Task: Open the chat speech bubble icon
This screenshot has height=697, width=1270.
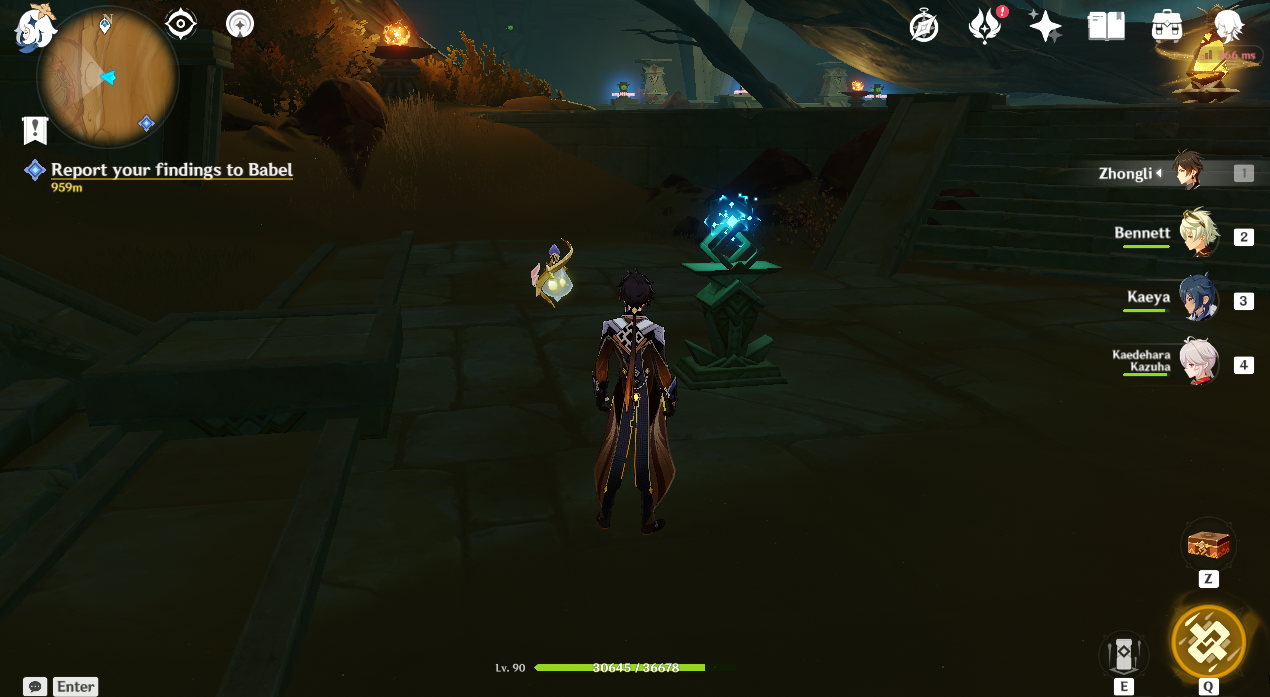Action: click(x=36, y=686)
